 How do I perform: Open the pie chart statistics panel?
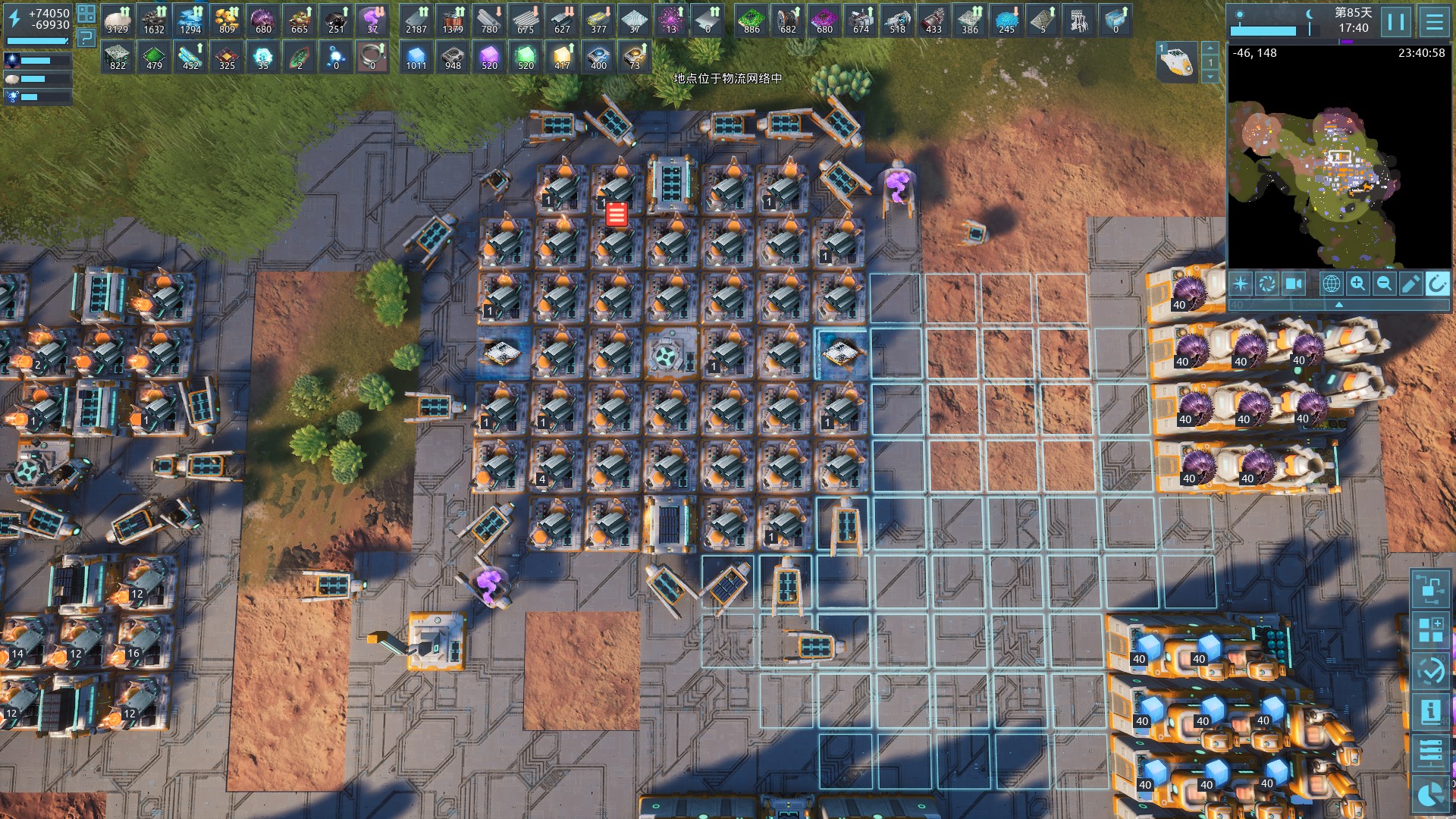(1430, 794)
